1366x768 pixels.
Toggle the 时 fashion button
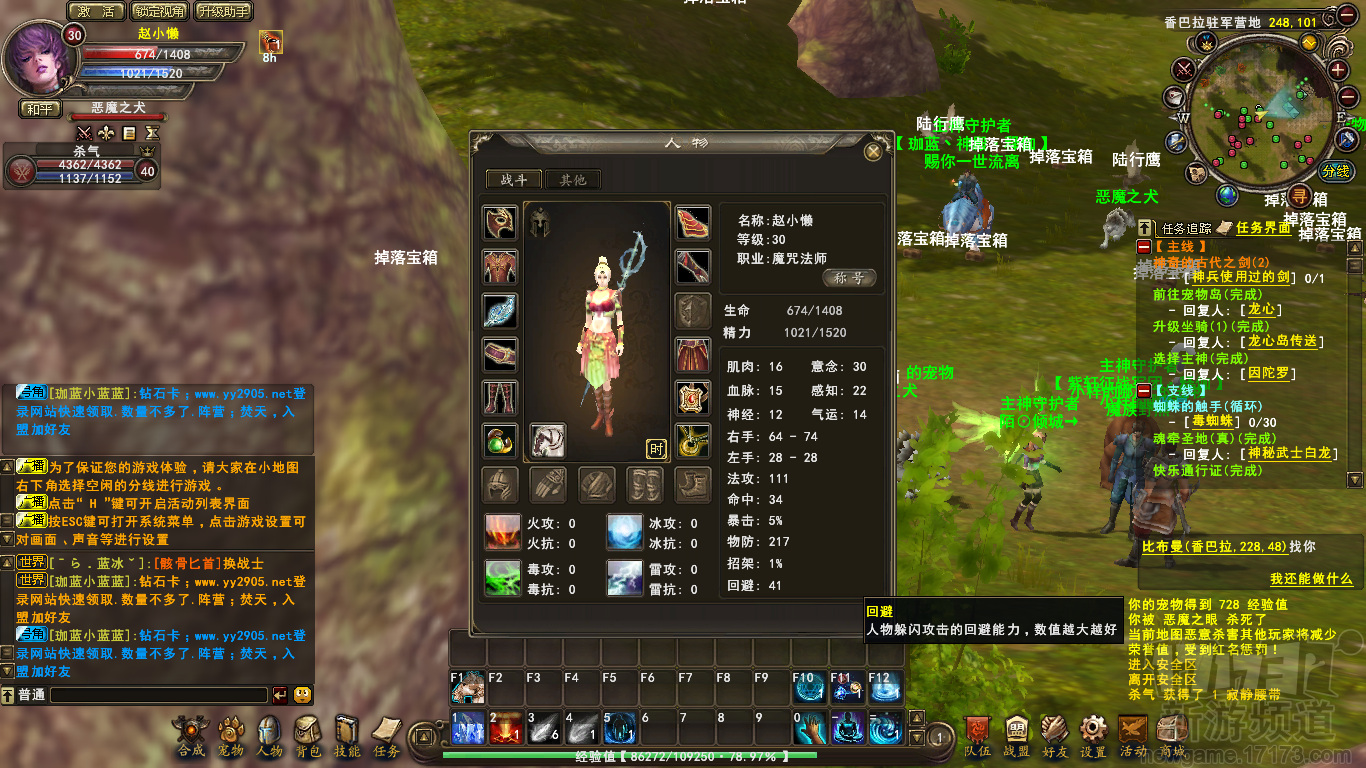(x=657, y=449)
